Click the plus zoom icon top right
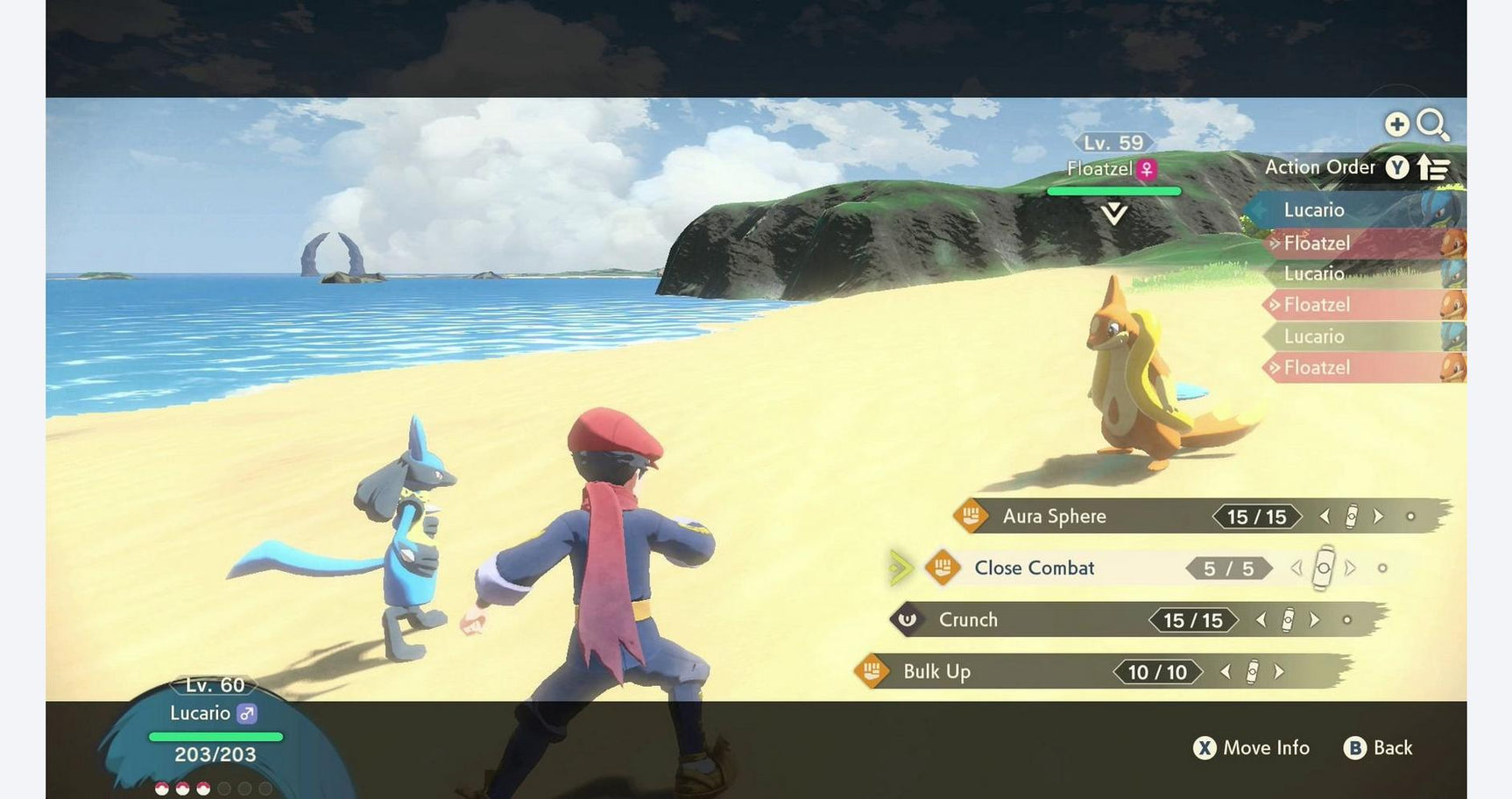 coord(1395,124)
